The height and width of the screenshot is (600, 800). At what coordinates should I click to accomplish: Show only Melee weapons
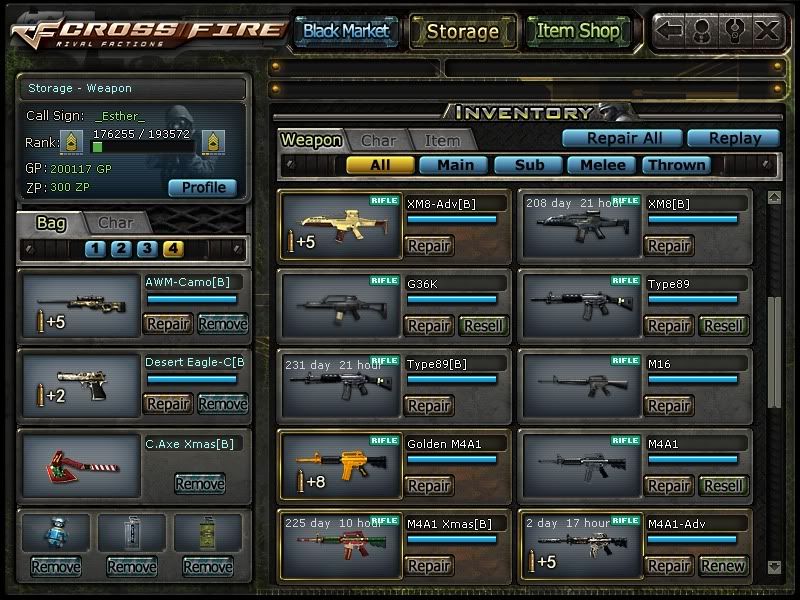(603, 165)
